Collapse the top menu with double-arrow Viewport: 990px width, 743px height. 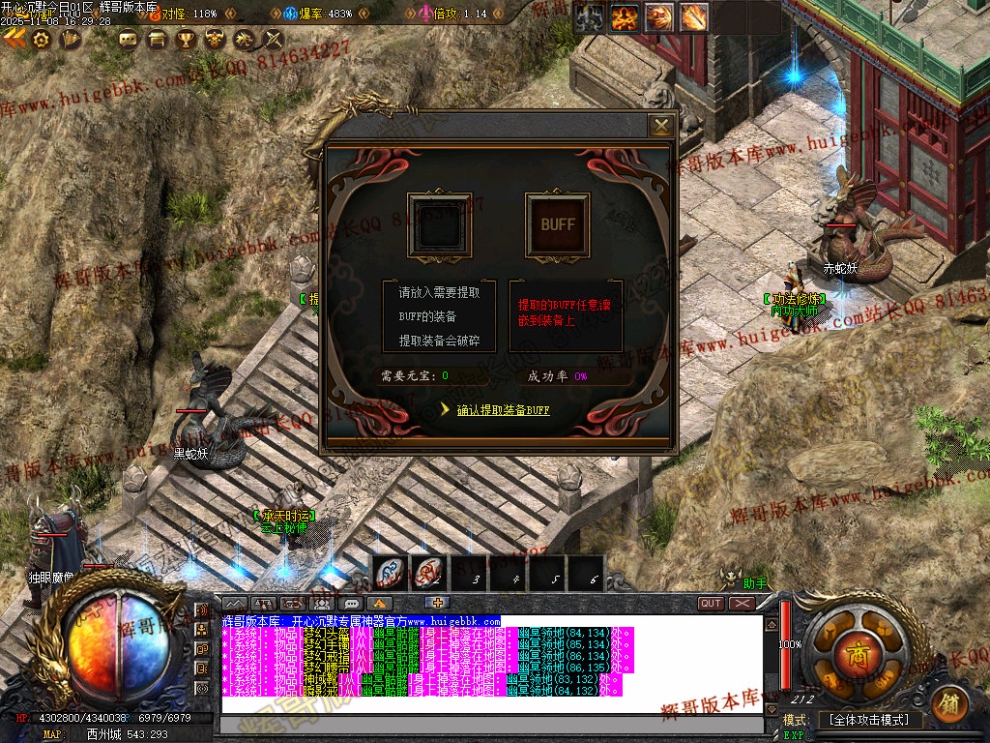[14, 39]
